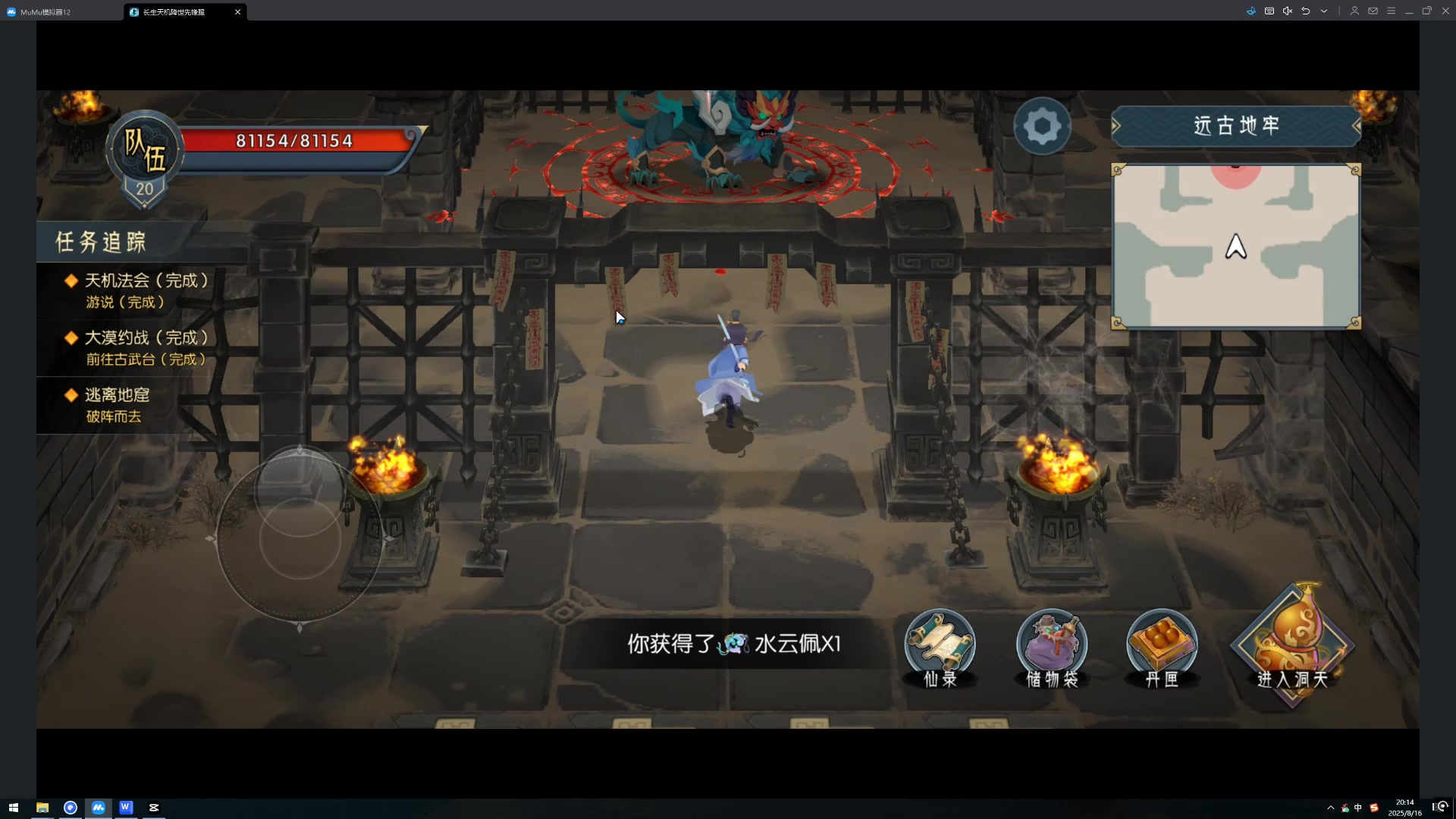Open the emulator message envelope icon

coord(1372,11)
